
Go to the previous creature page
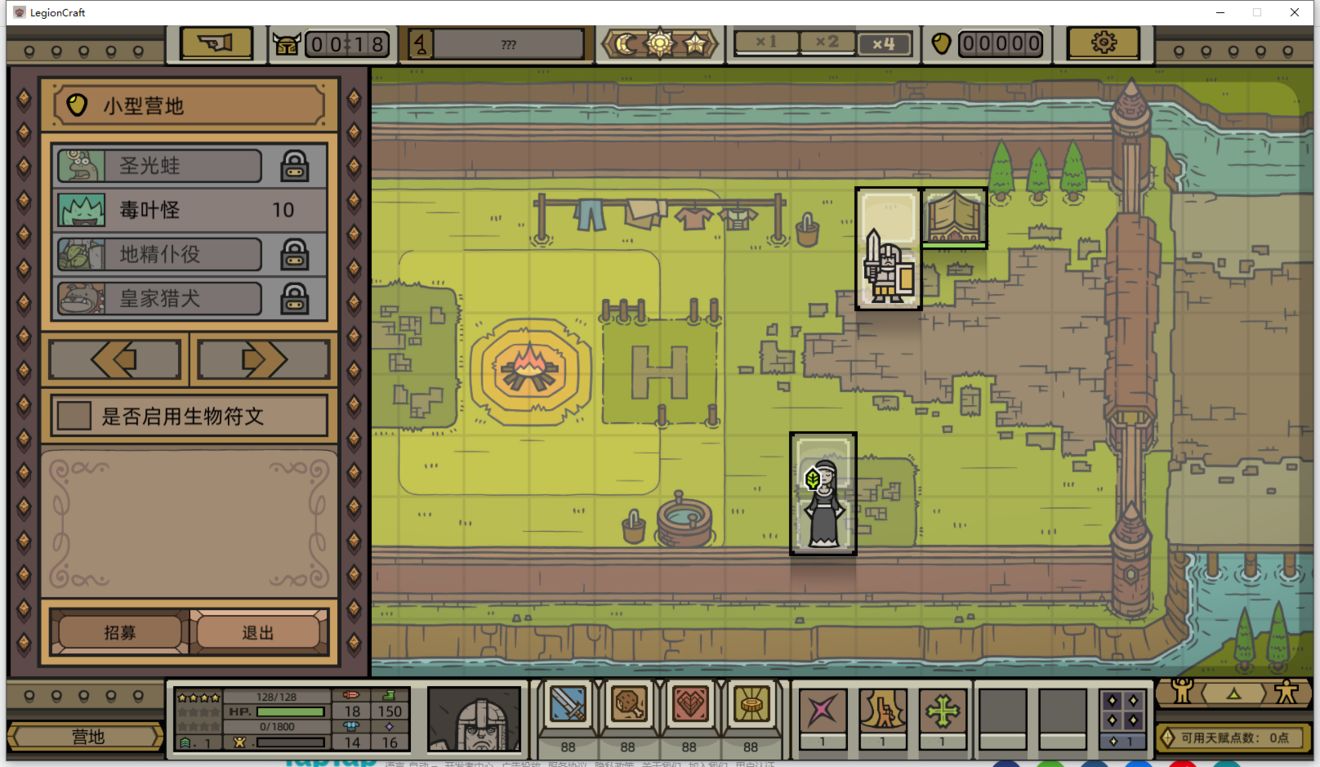tap(115, 359)
